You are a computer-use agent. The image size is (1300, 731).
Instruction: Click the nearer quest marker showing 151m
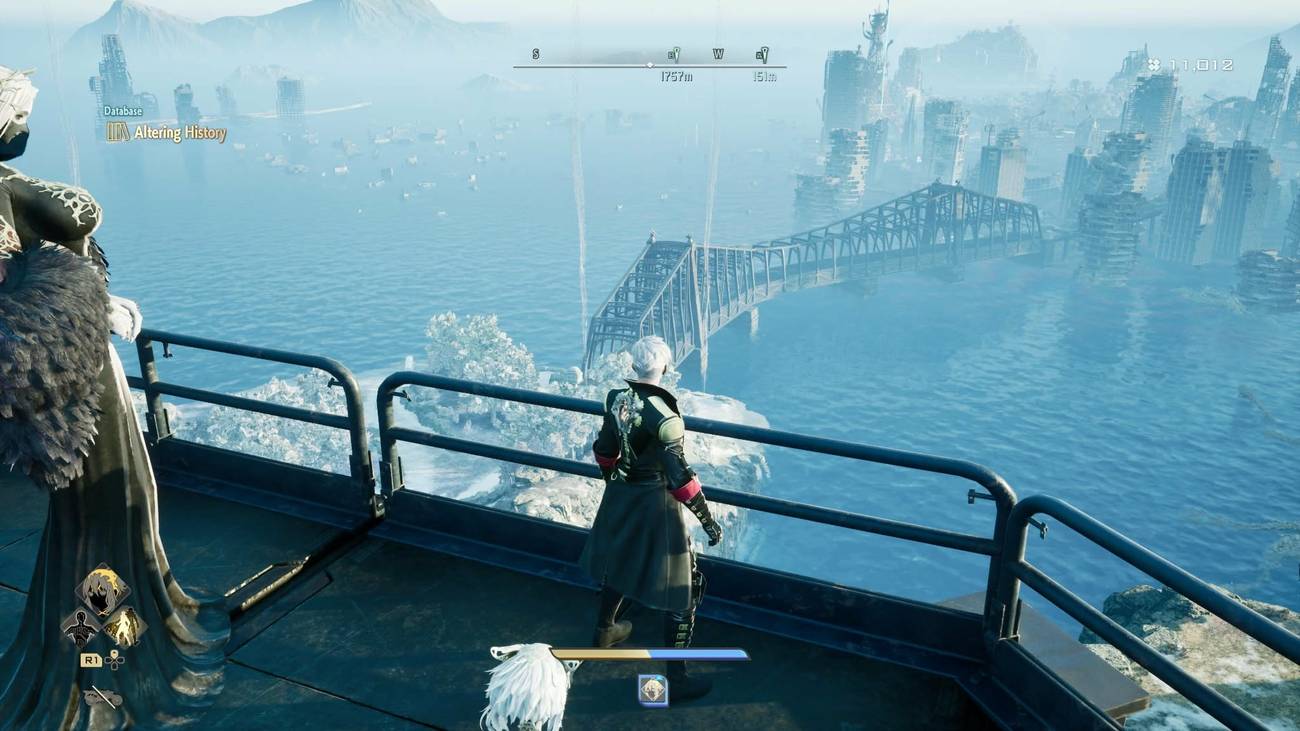coord(764,53)
